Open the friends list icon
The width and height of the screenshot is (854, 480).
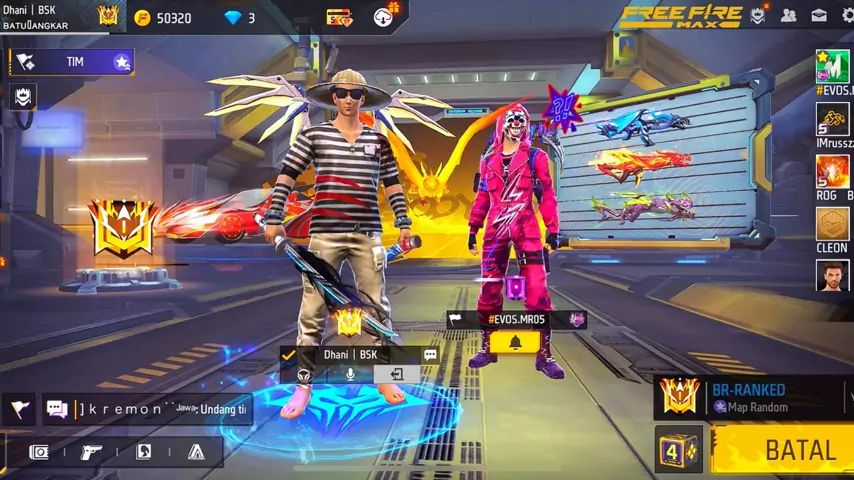(789, 16)
